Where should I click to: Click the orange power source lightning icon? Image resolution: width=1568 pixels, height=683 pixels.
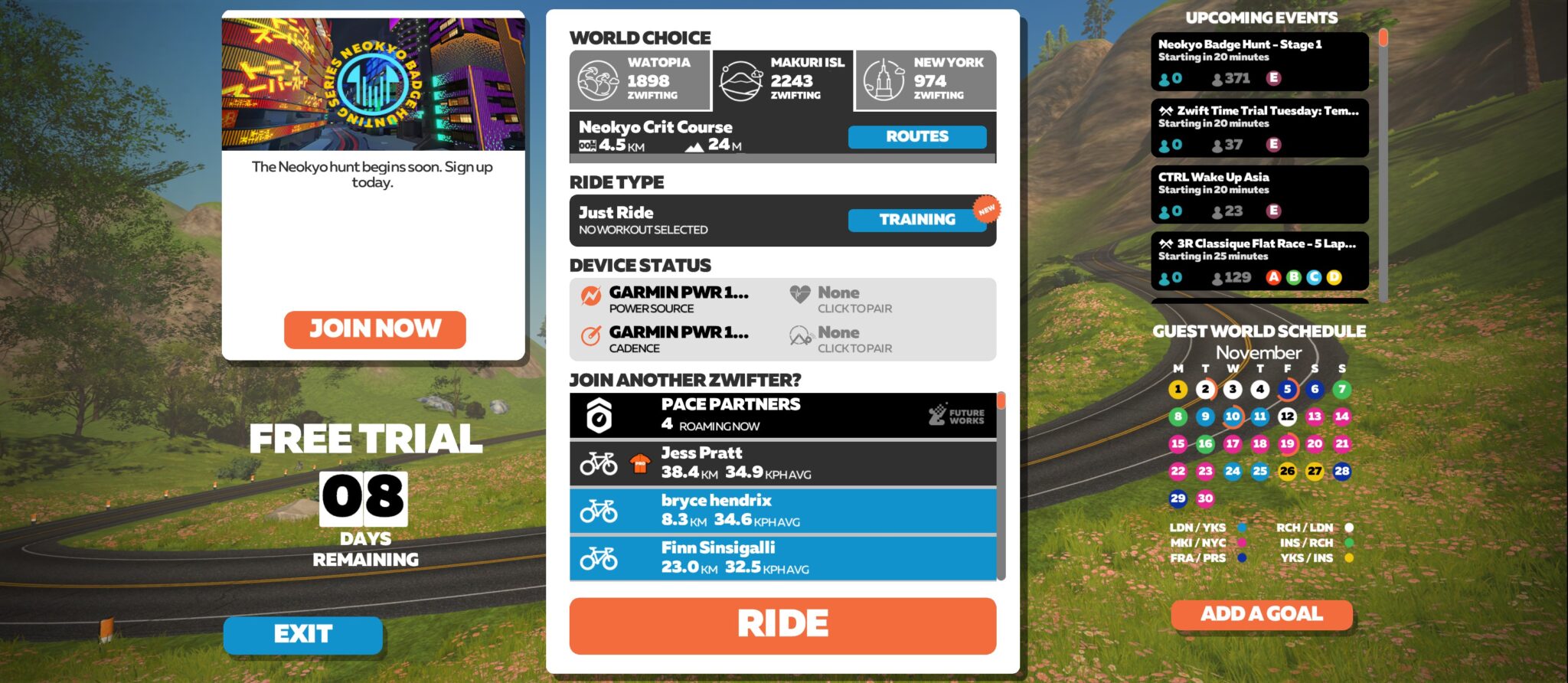coord(589,295)
